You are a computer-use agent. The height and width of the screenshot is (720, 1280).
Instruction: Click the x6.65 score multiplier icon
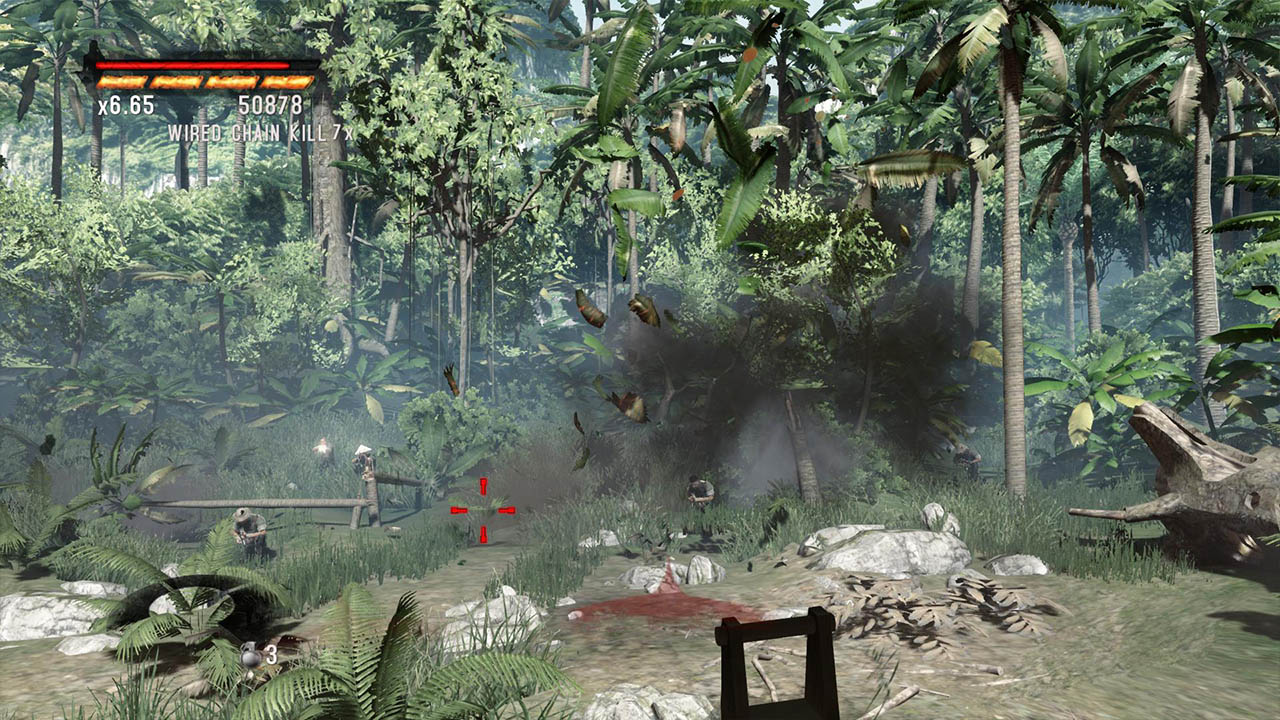point(126,104)
